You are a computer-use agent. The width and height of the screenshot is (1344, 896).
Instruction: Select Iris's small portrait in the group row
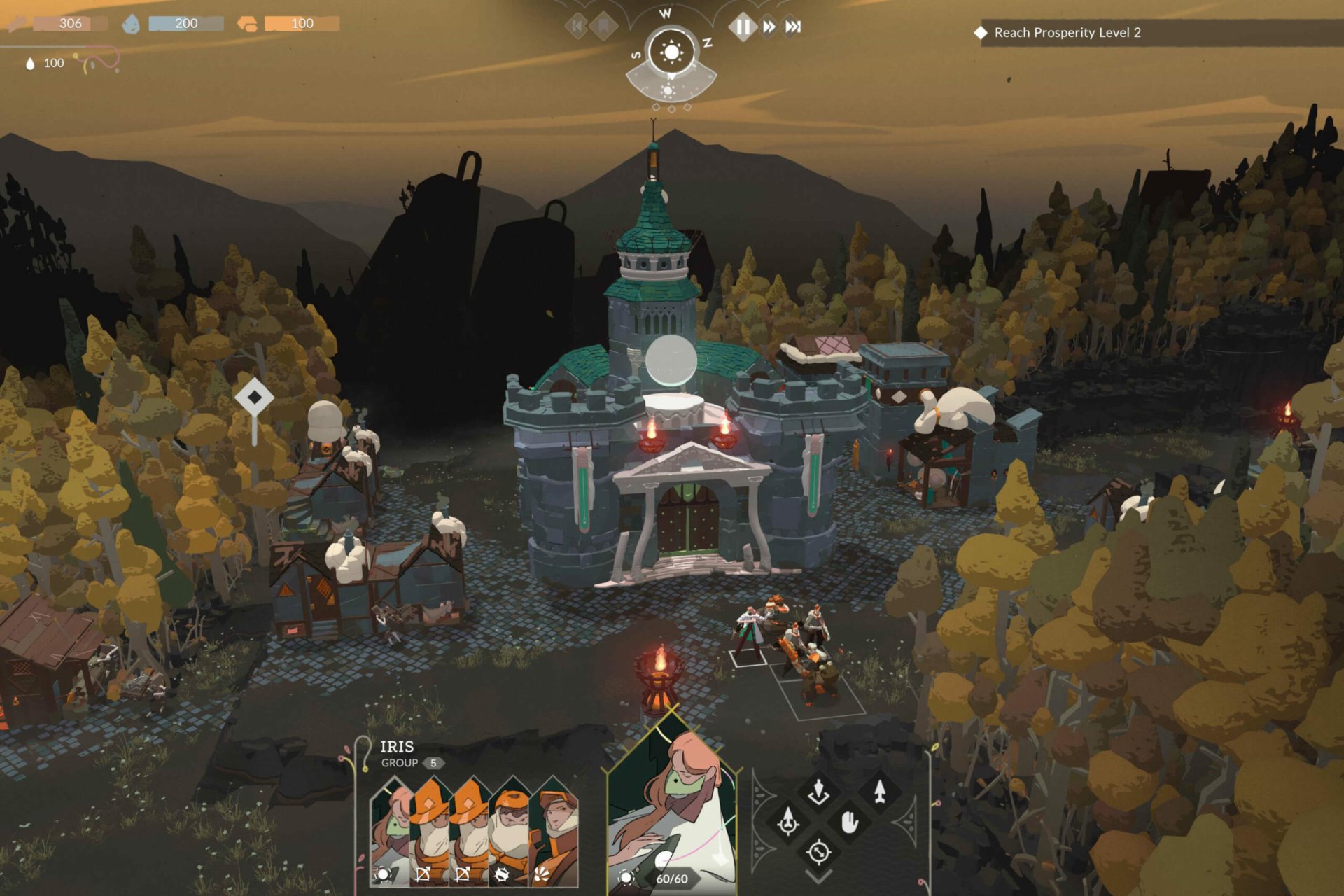tap(391, 833)
